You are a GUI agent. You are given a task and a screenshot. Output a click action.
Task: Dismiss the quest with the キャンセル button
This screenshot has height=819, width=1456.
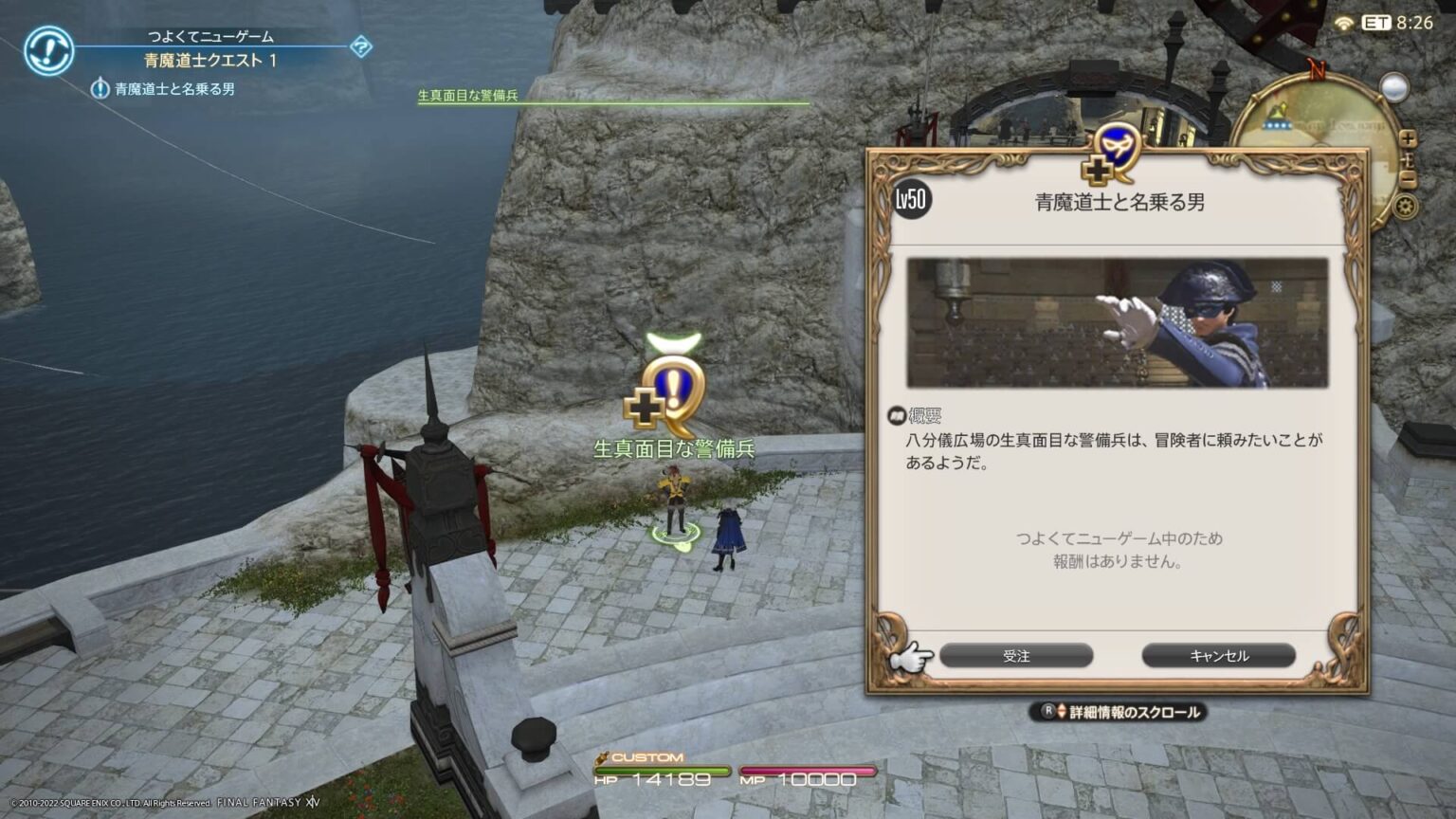click(1220, 655)
